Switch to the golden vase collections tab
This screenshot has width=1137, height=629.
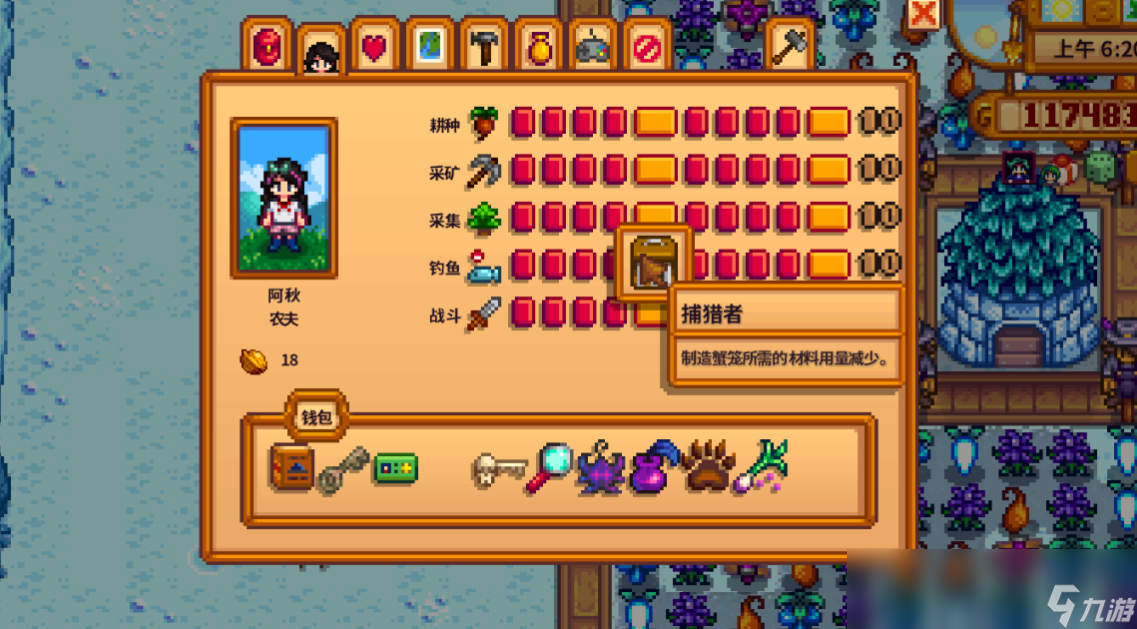(x=539, y=48)
